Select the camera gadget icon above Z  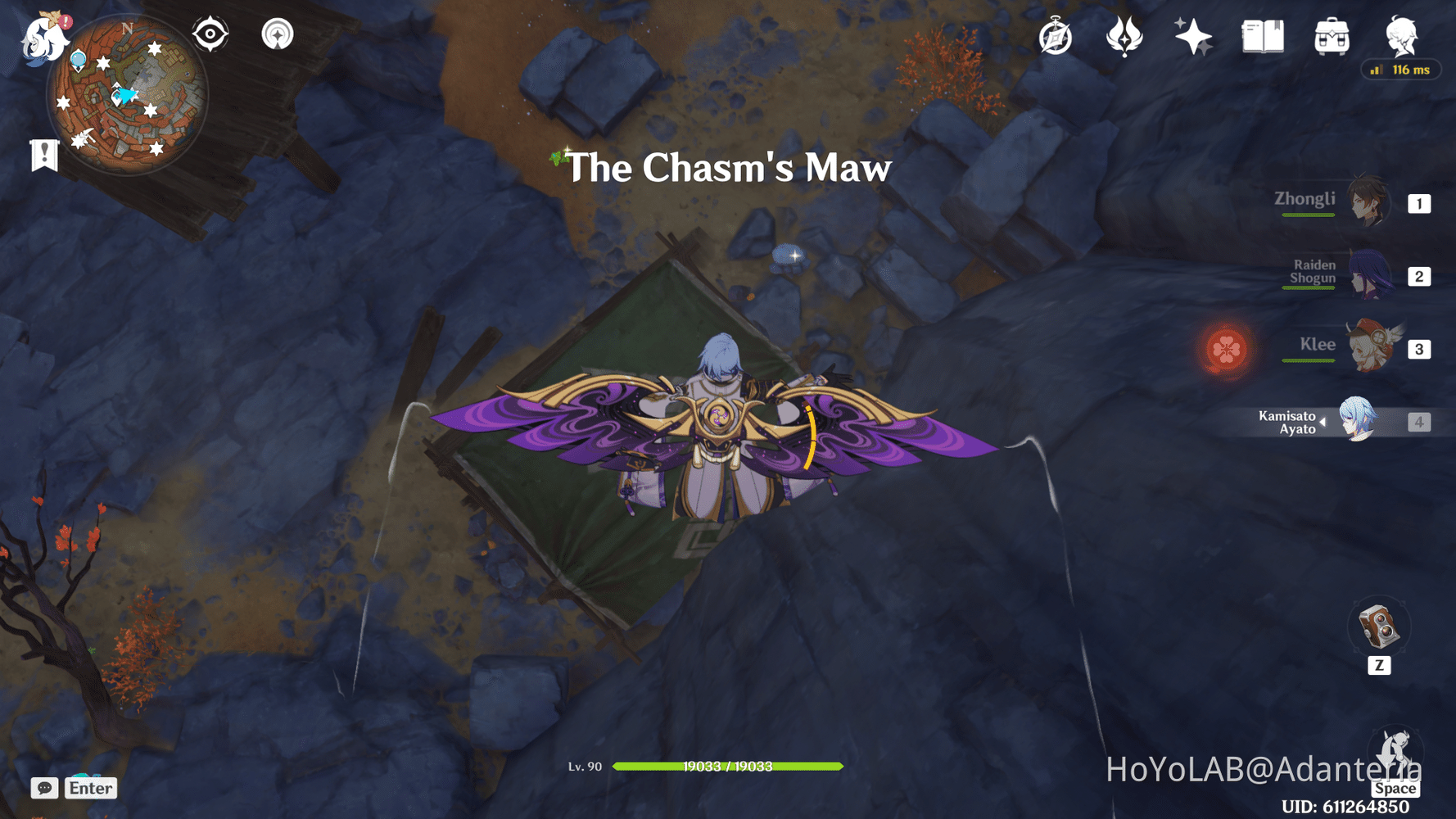pyautogui.click(x=1379, y=627)
